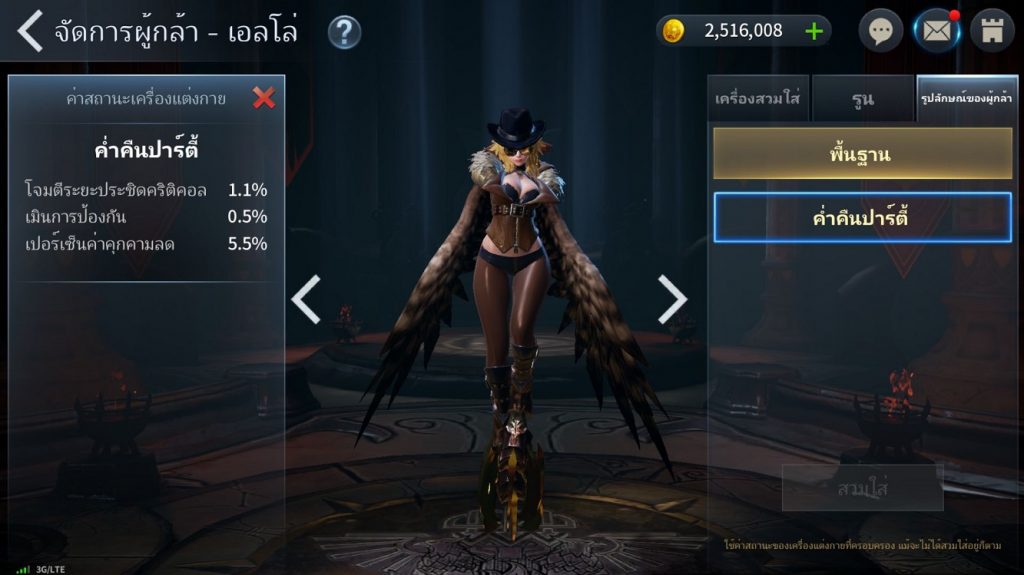Screen dimensions: 1024x575
Task: Switch to the เครื่องสวมใส่ tab
Action: pyautogui.click(x=757, y=99)
